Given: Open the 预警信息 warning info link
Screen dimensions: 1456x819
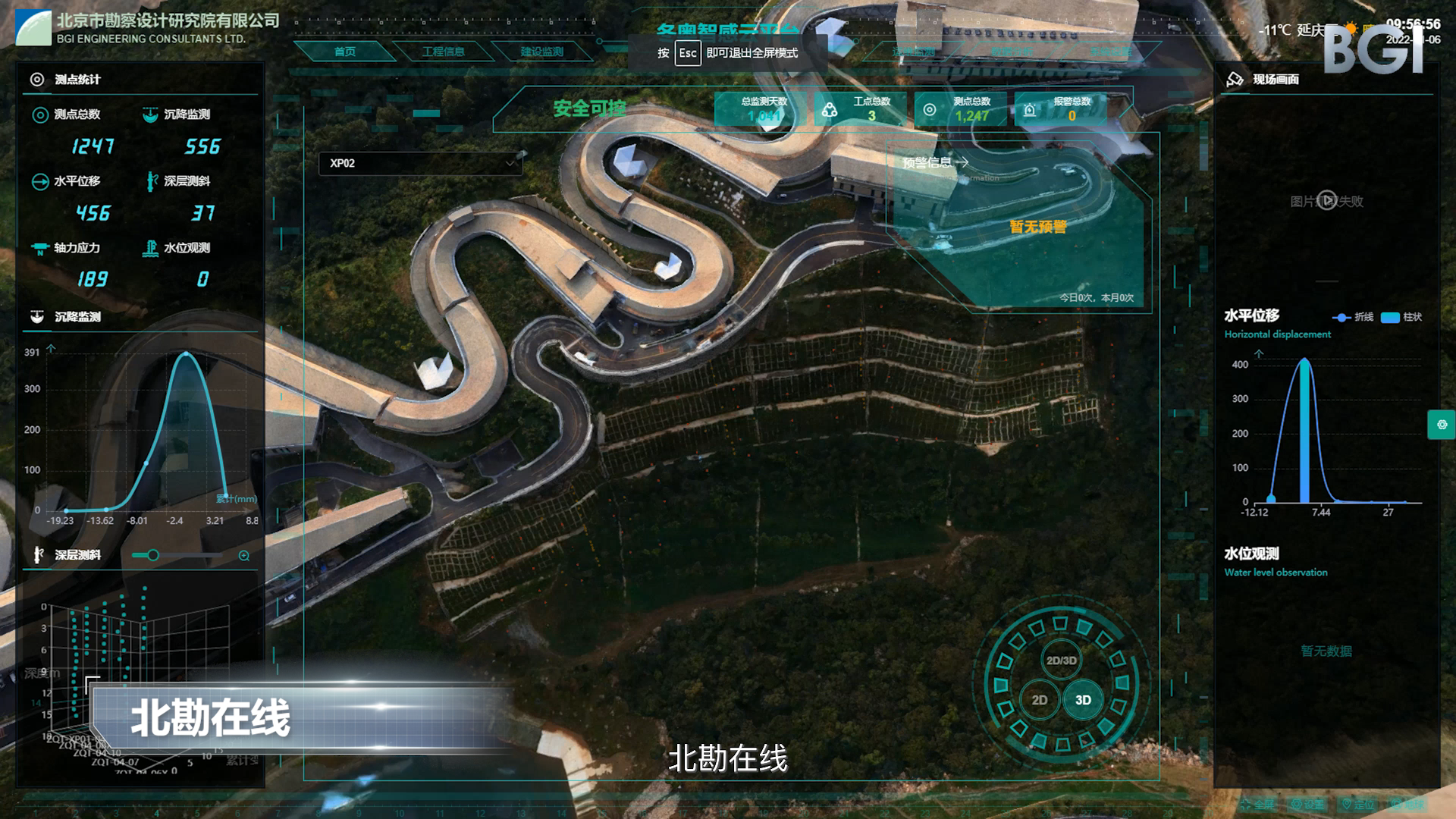Looking at the screenshot, I should tap(935, 162).
